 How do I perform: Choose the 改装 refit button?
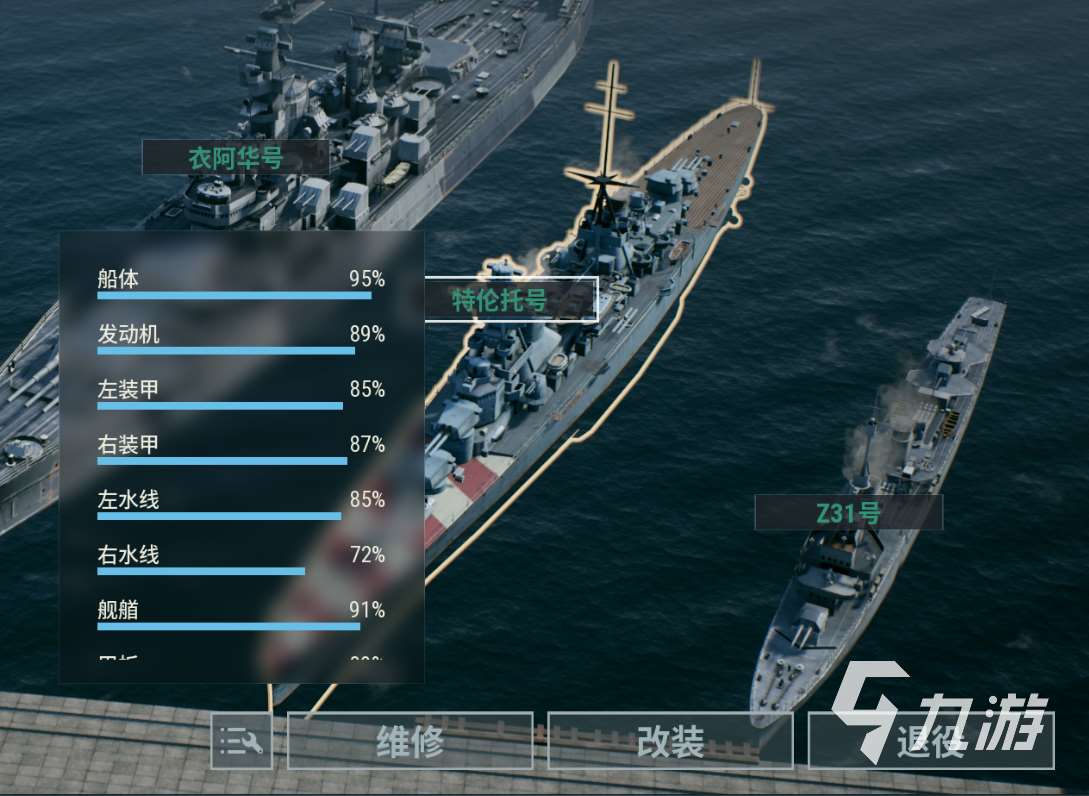point(670,741)
